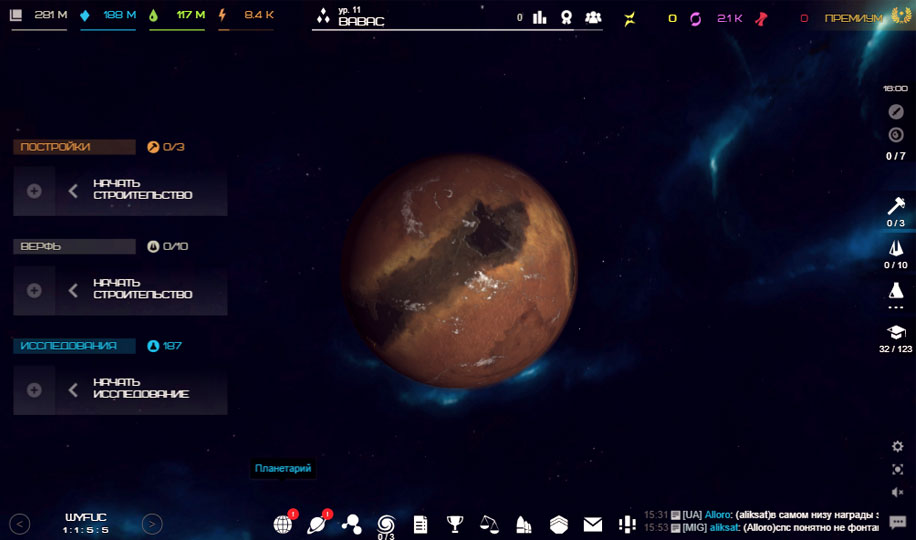Open the envelope messages icon
The width and height of the screenshot is (916, 540).
(593, 524)
